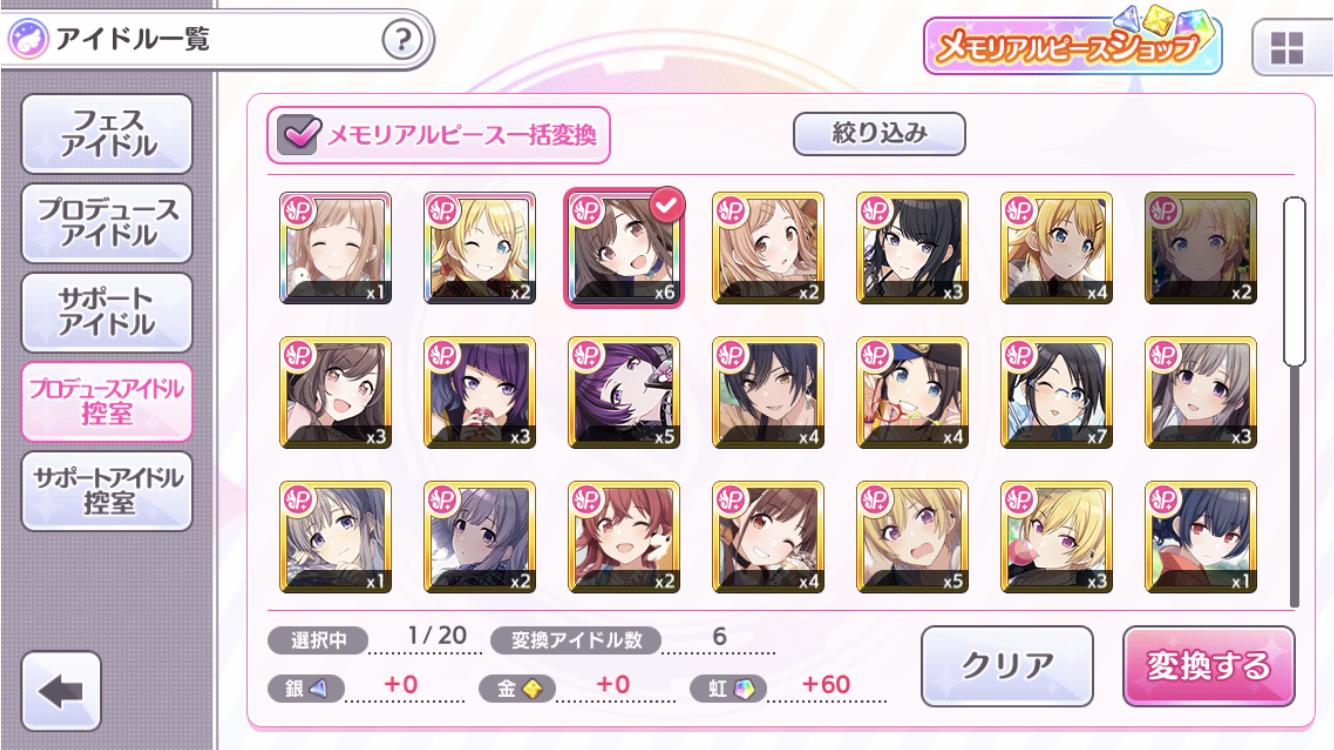Open the プロデュースアイドル控室 tab
Viewport: 1334px width, 750px height.
pyautogui.click(x=106, y=401)
